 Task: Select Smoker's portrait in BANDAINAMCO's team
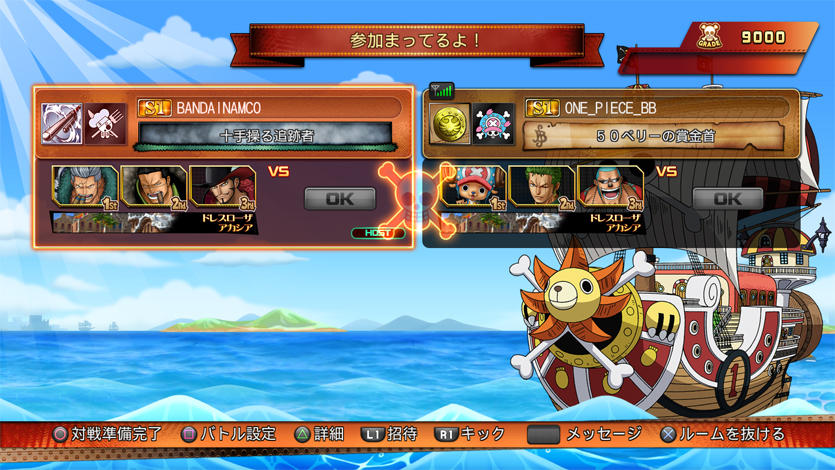84,188
